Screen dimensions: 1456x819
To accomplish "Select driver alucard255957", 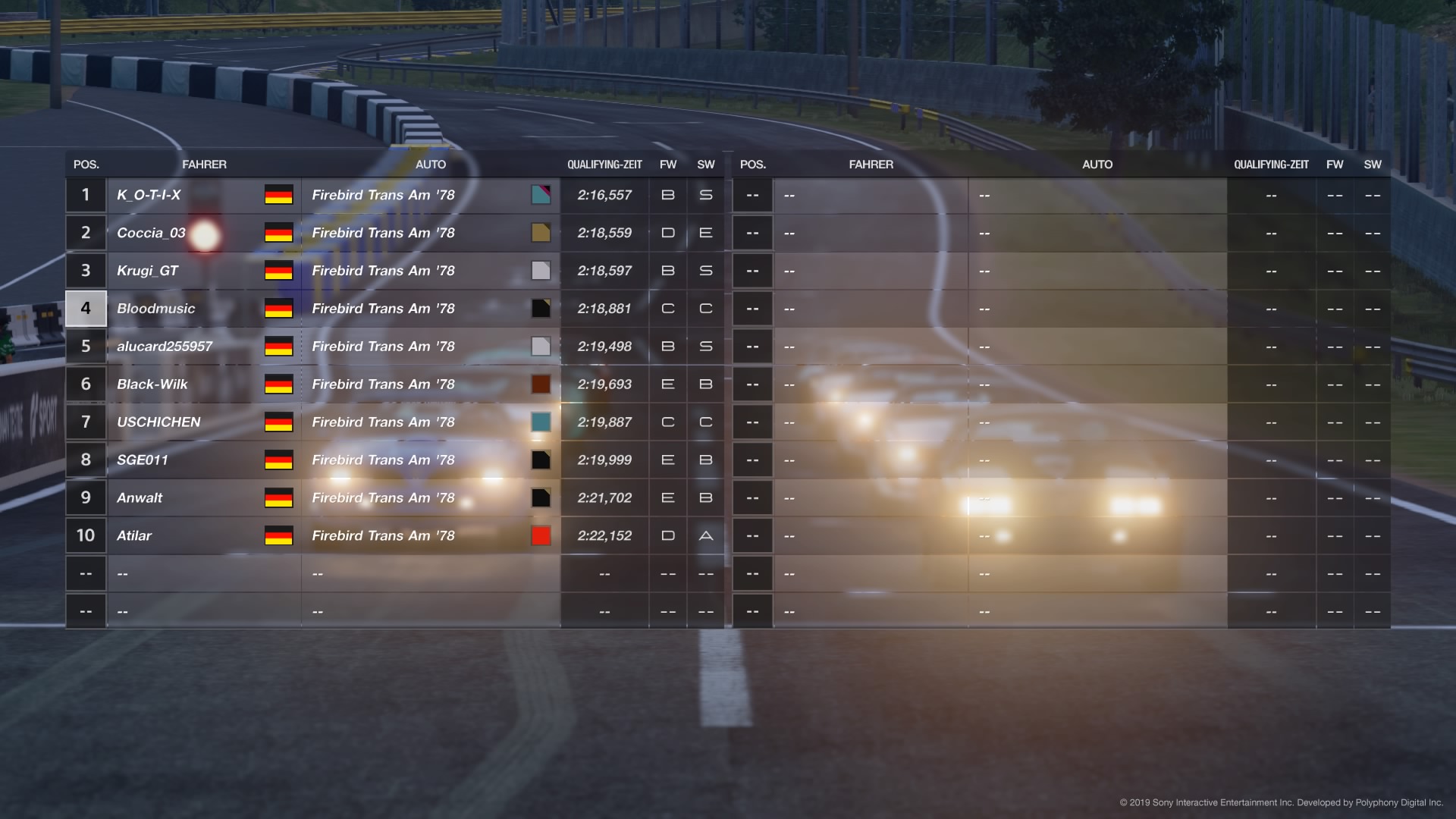I will point(165,347).
